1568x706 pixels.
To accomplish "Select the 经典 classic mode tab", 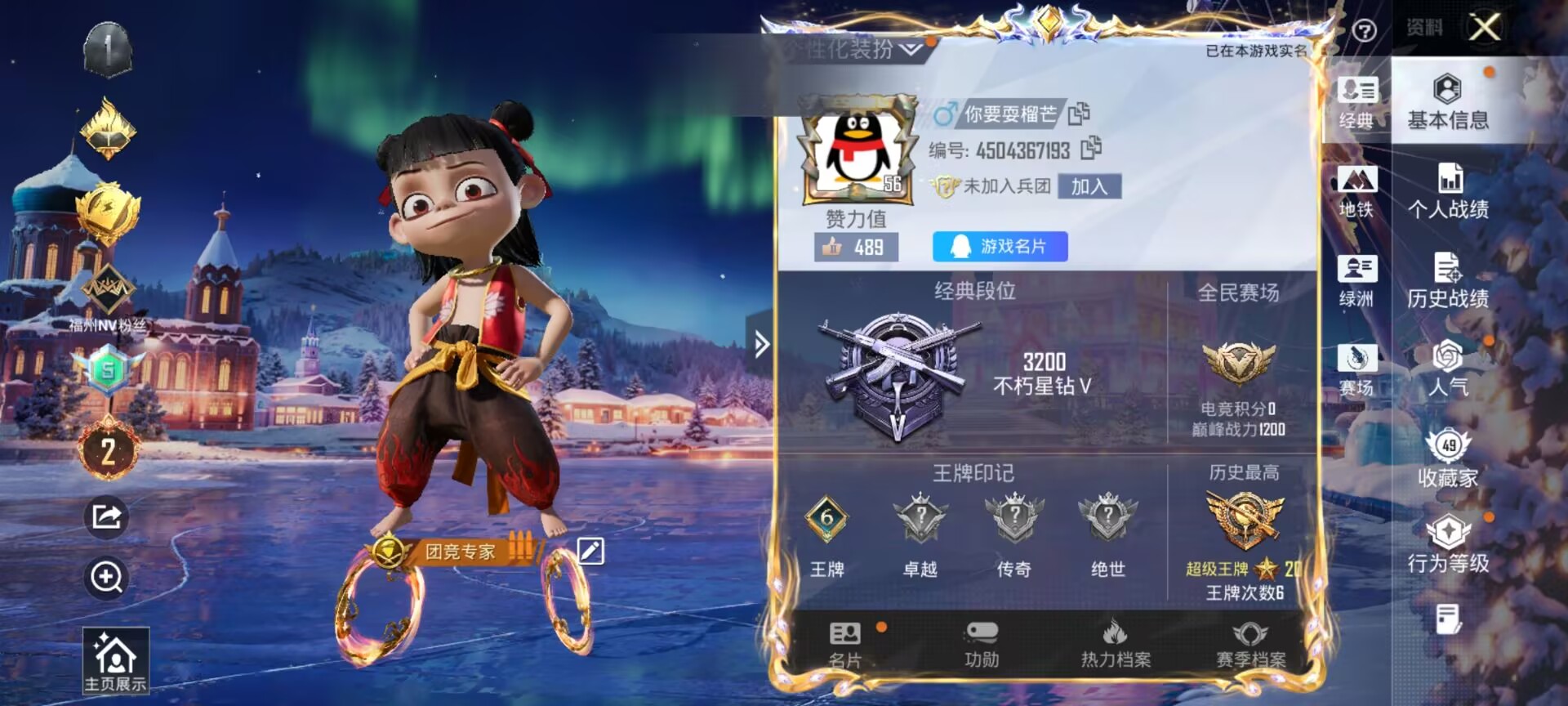I will click(1356, 102).
